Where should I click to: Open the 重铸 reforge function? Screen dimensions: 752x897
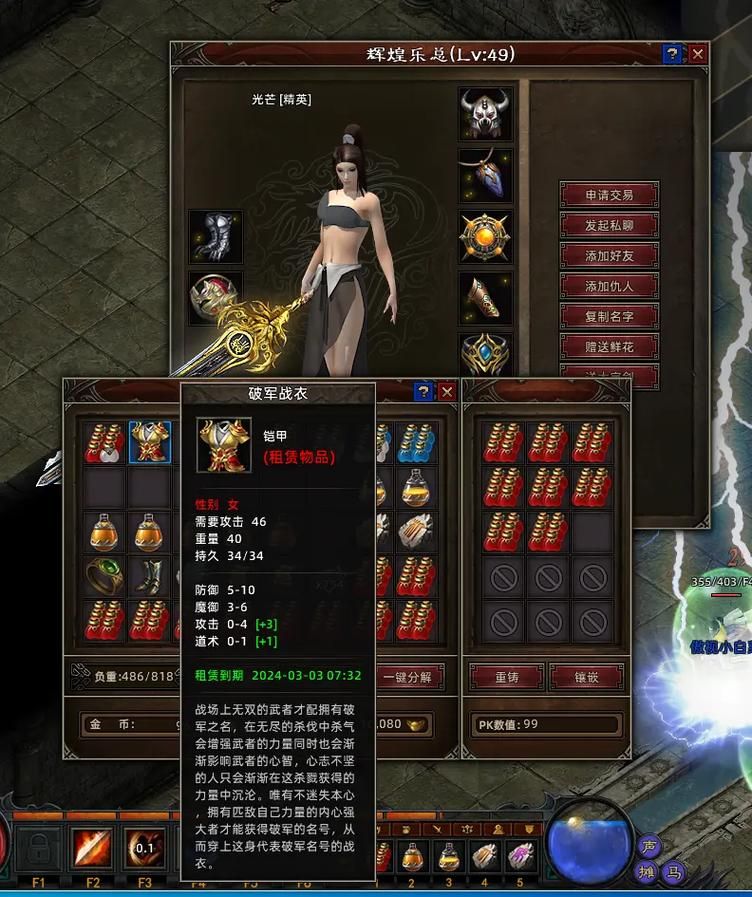click(x=507, y=677)
